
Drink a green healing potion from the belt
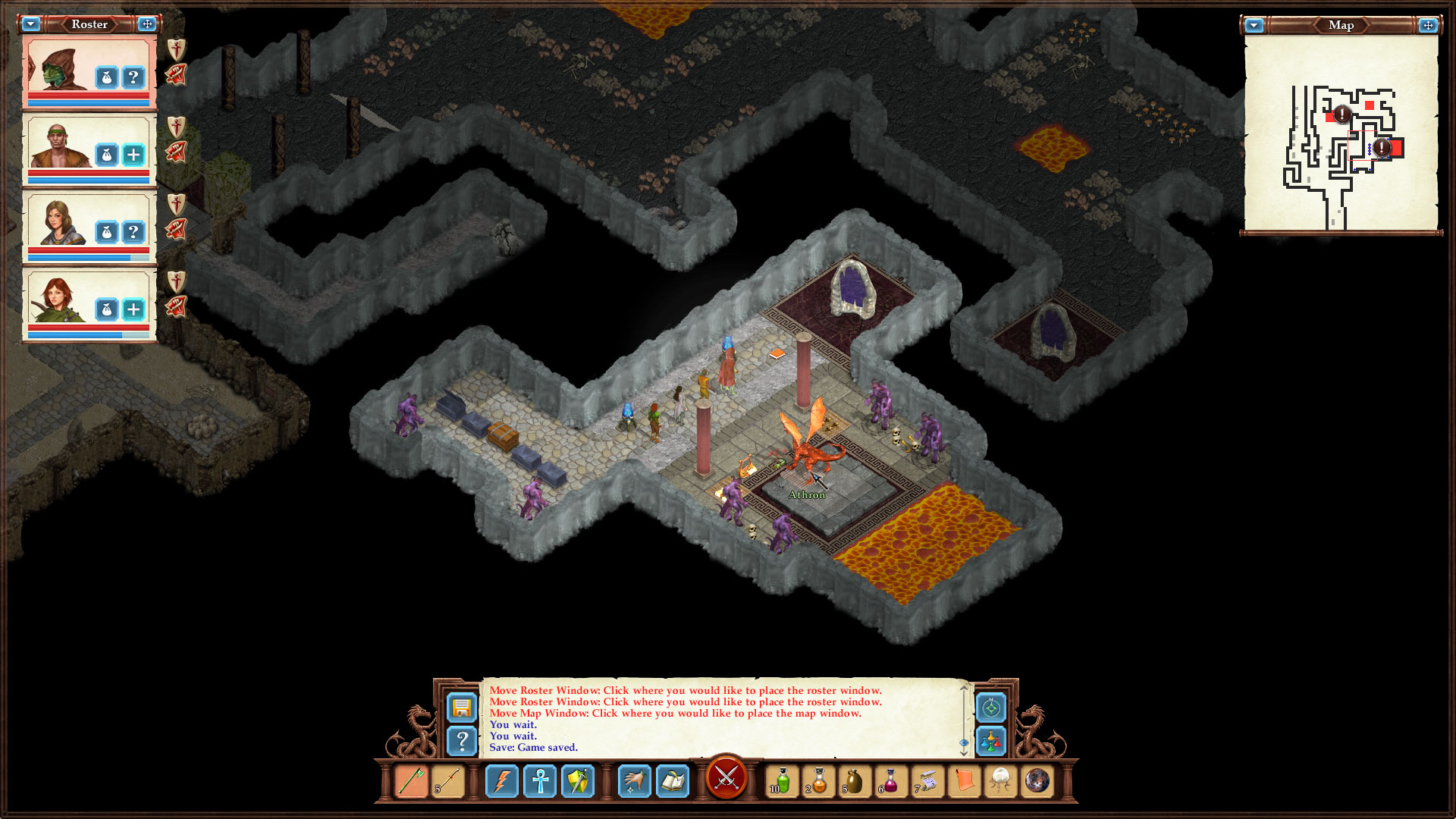coord(781,782)
